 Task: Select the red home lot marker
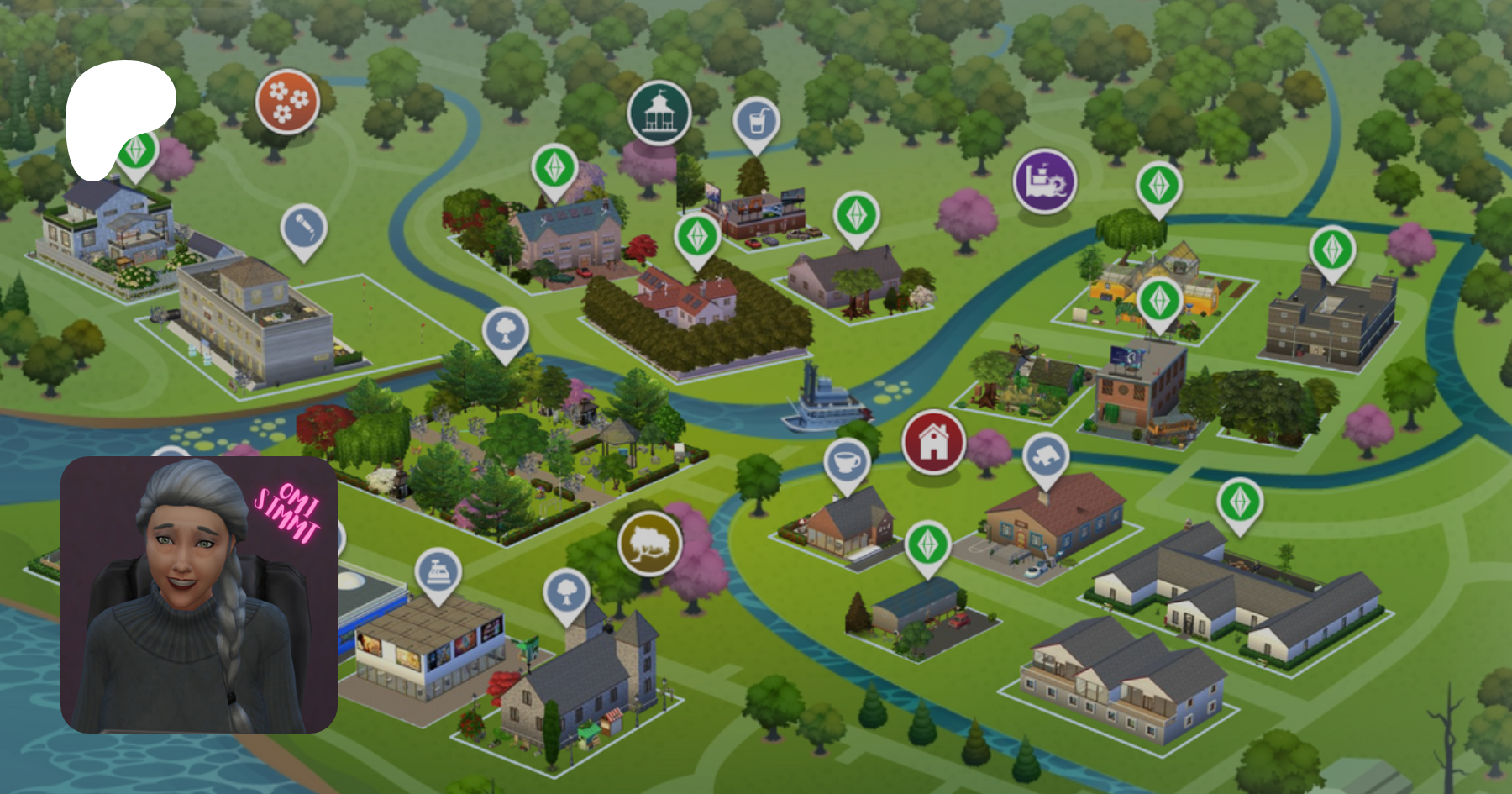[x=933, y=441]
